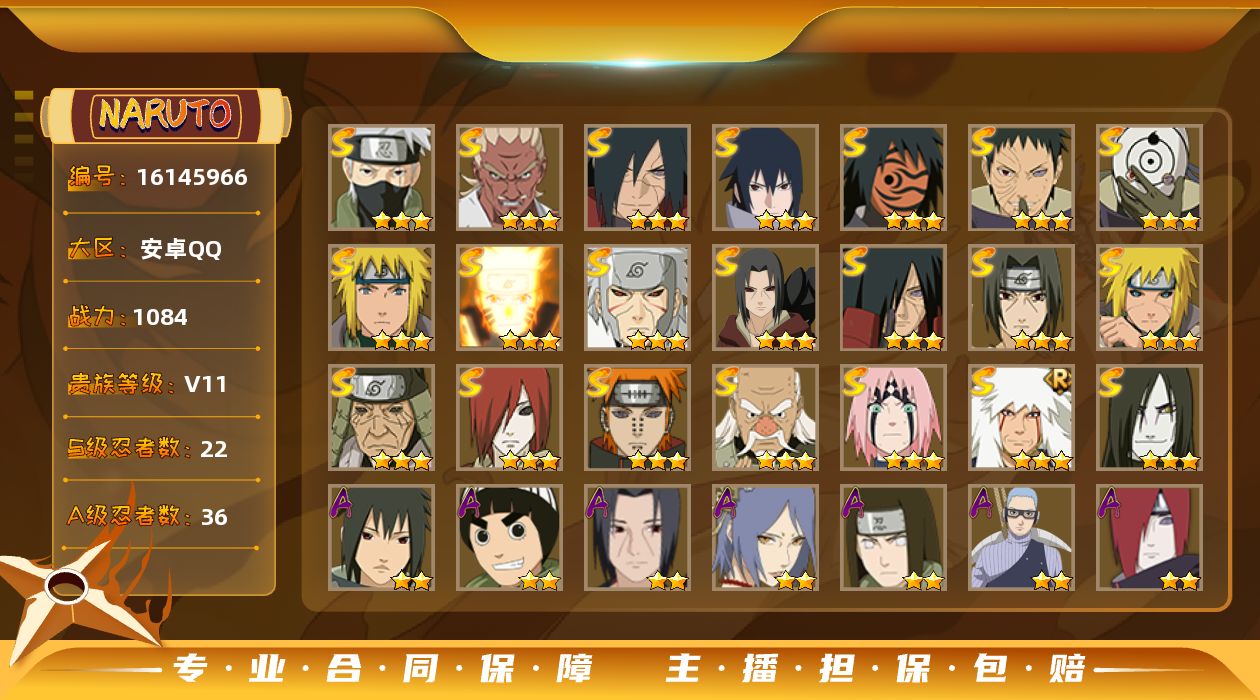Screen dimensions: 1260x700
Task: Pick the white ringed-mask ninja portrait
Action: click(x=1149, y=177)
